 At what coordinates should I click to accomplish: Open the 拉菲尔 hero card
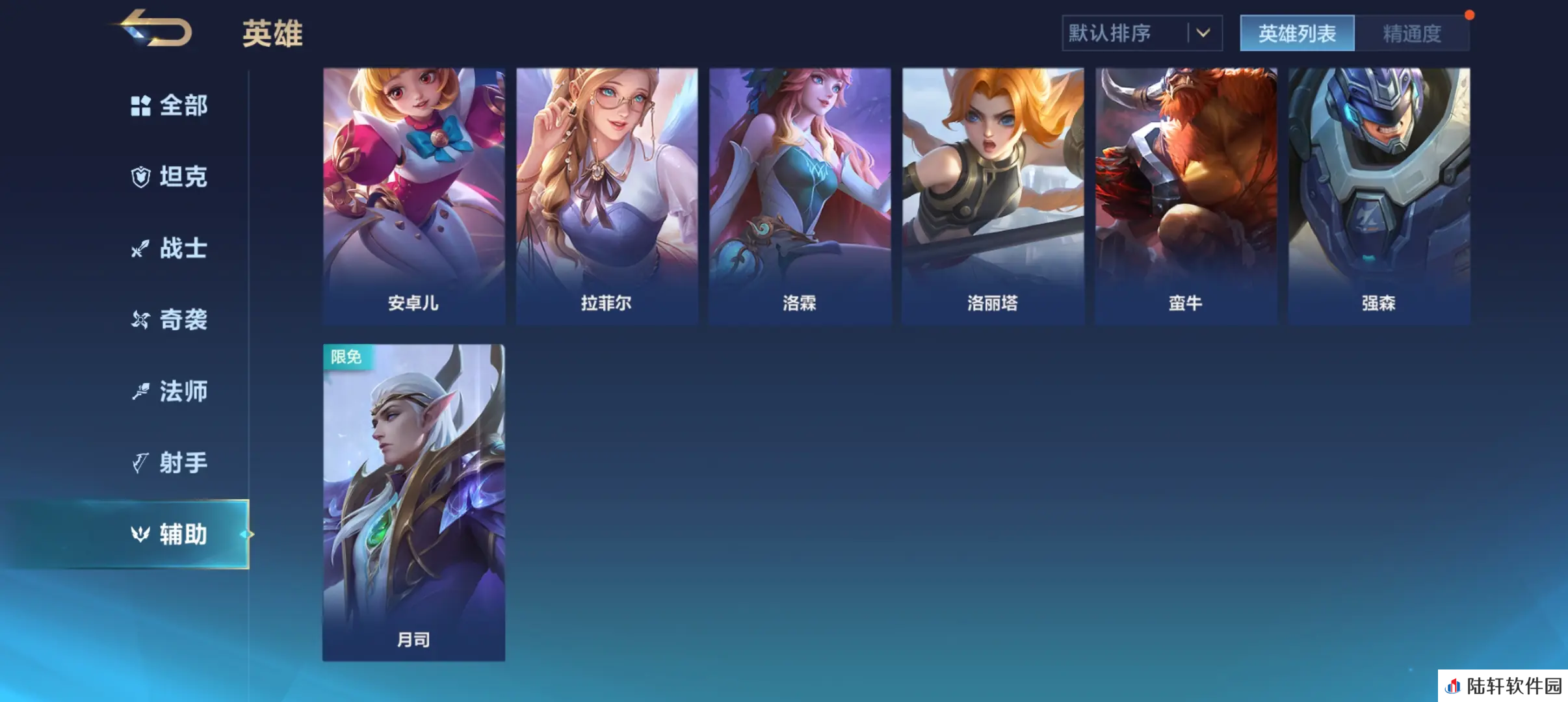coord(607,195)
